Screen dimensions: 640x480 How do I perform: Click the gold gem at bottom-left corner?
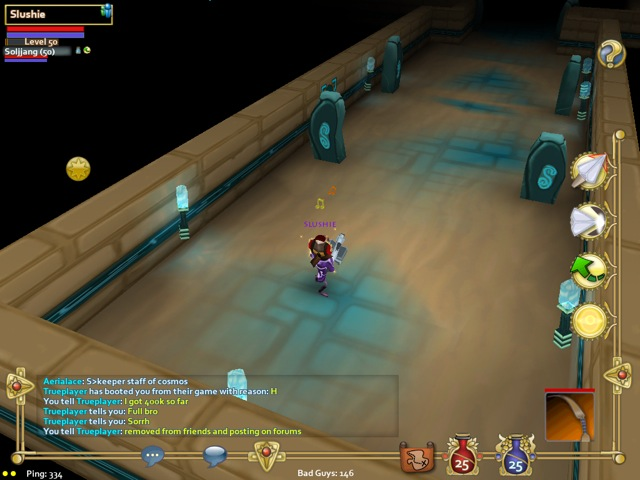coord(19,384)
